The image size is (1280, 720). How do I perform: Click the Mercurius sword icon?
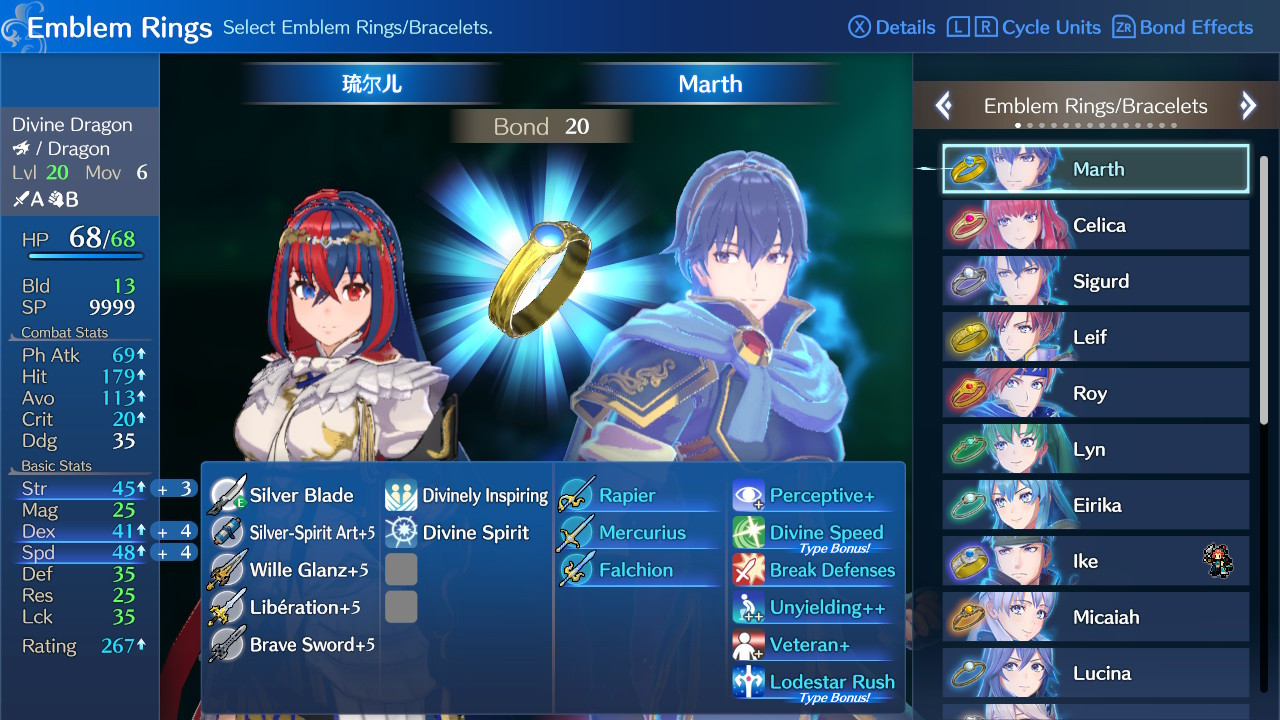(576, 533)
